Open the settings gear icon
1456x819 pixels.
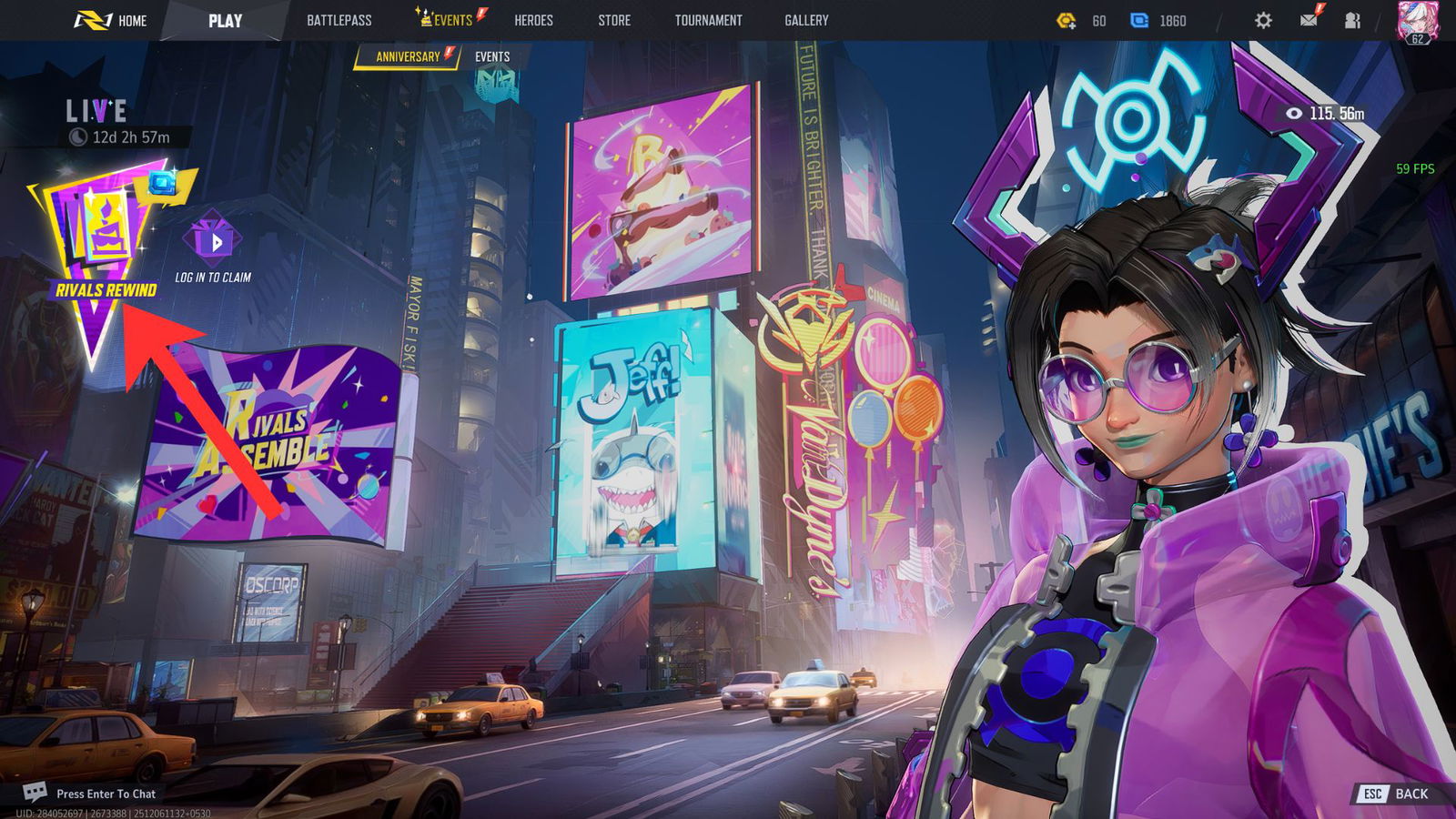[1263, 20]
